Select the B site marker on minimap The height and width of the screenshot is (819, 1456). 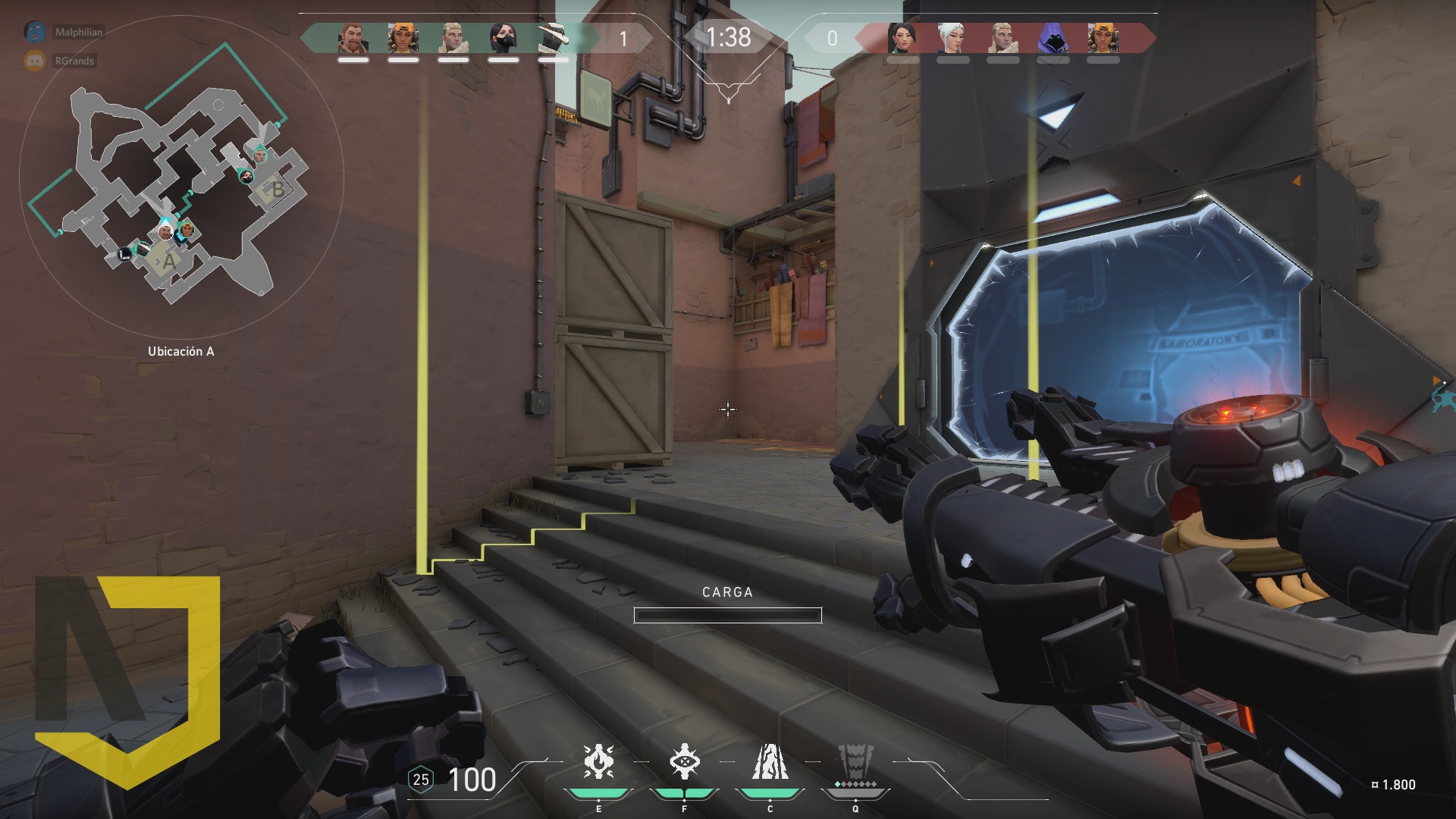pyautogui.click(x=277, y=190)
